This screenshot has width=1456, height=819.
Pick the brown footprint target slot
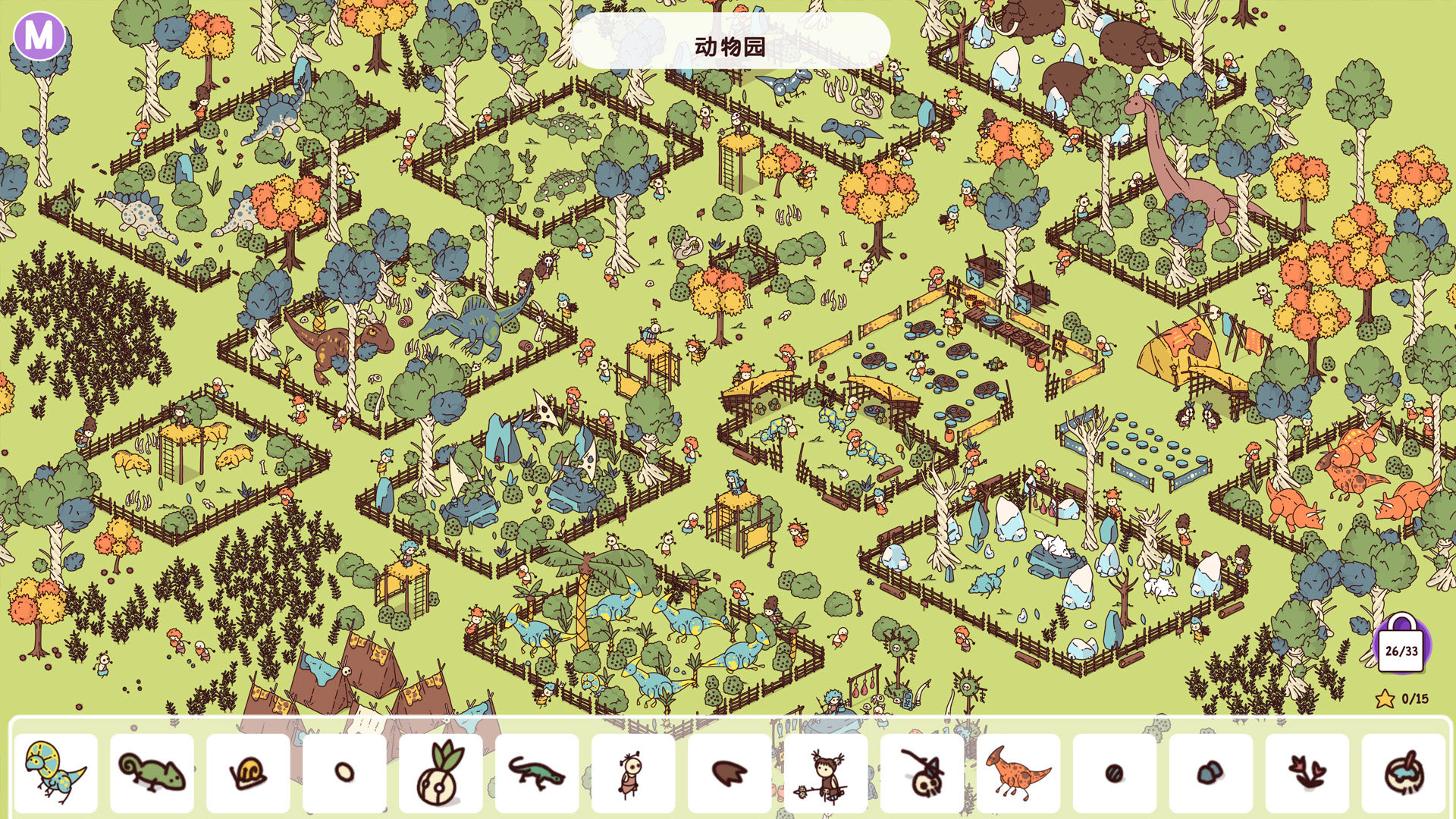pyautogui.click(x=730, y=773)
